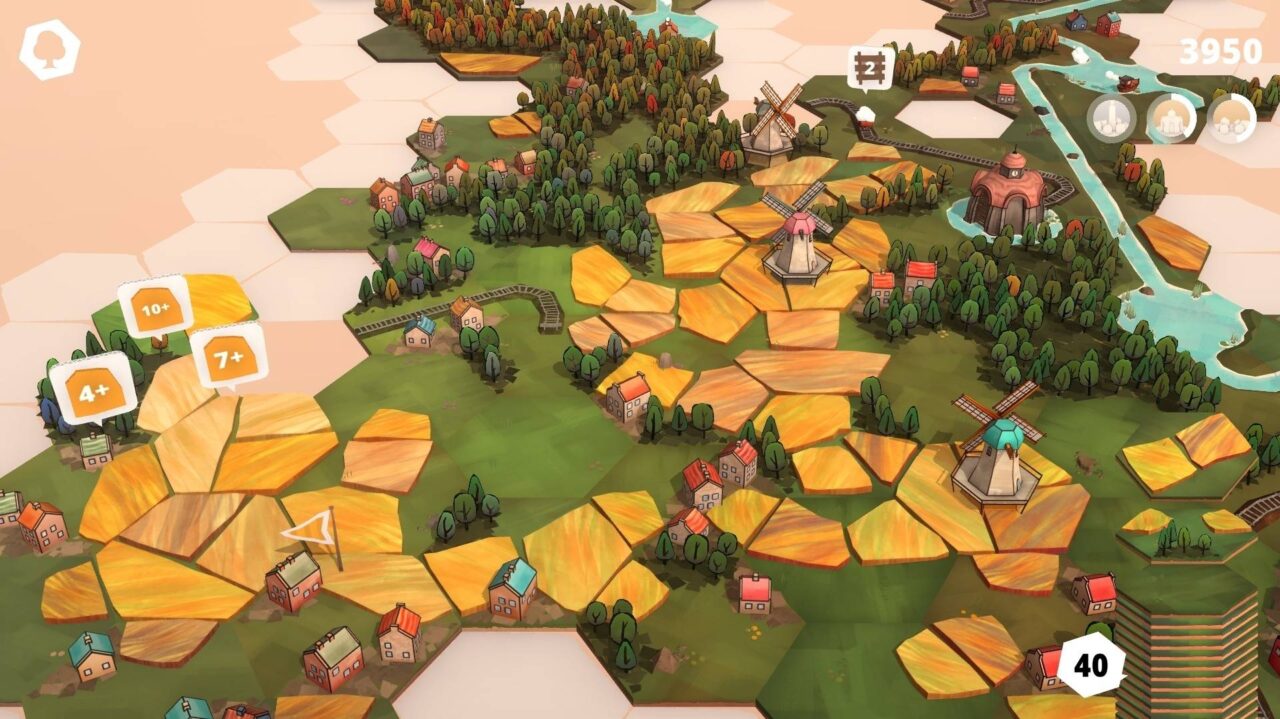Click the domed building progress circle

1171,118
